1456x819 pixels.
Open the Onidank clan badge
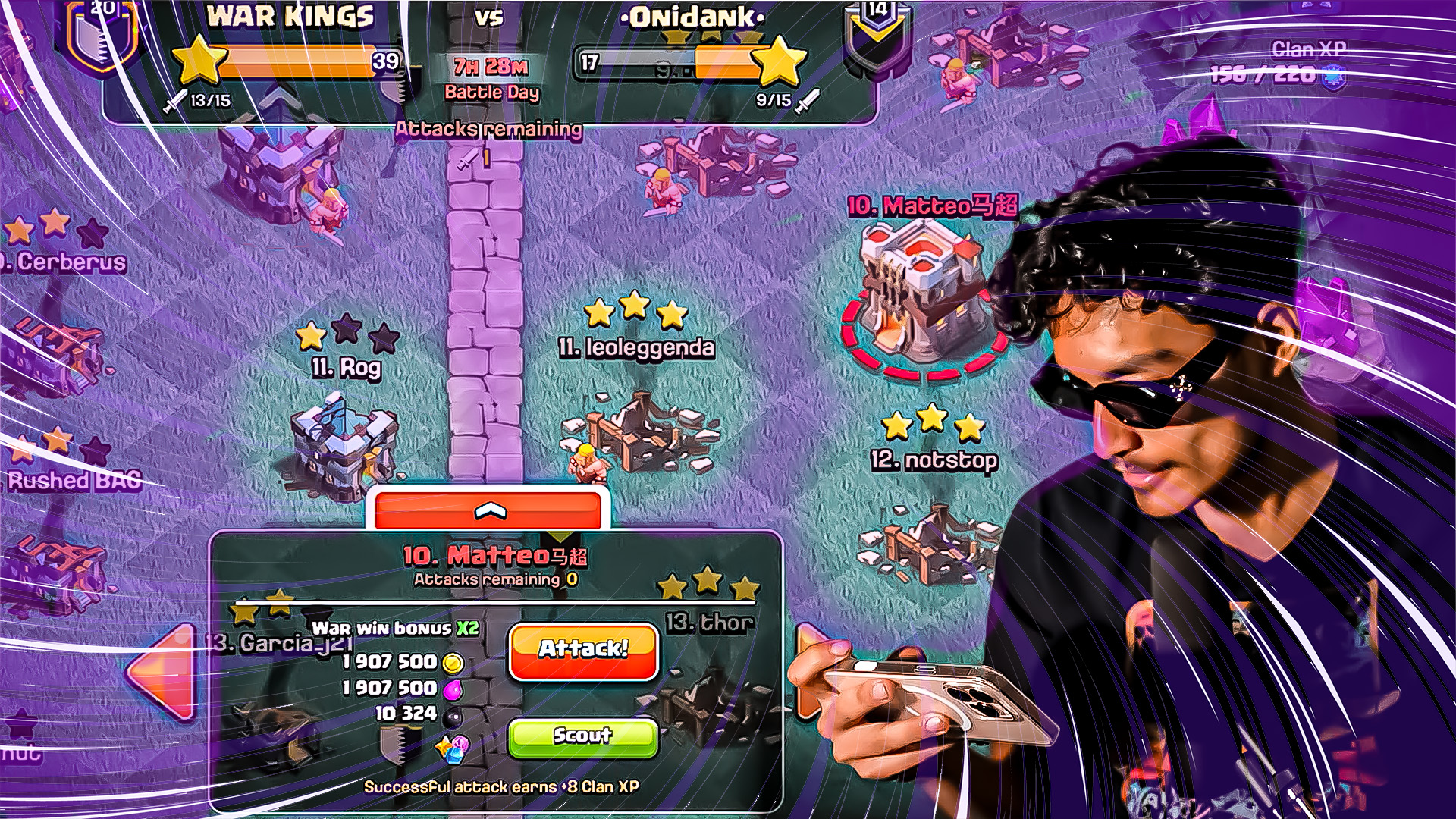[x=877, y=34]
